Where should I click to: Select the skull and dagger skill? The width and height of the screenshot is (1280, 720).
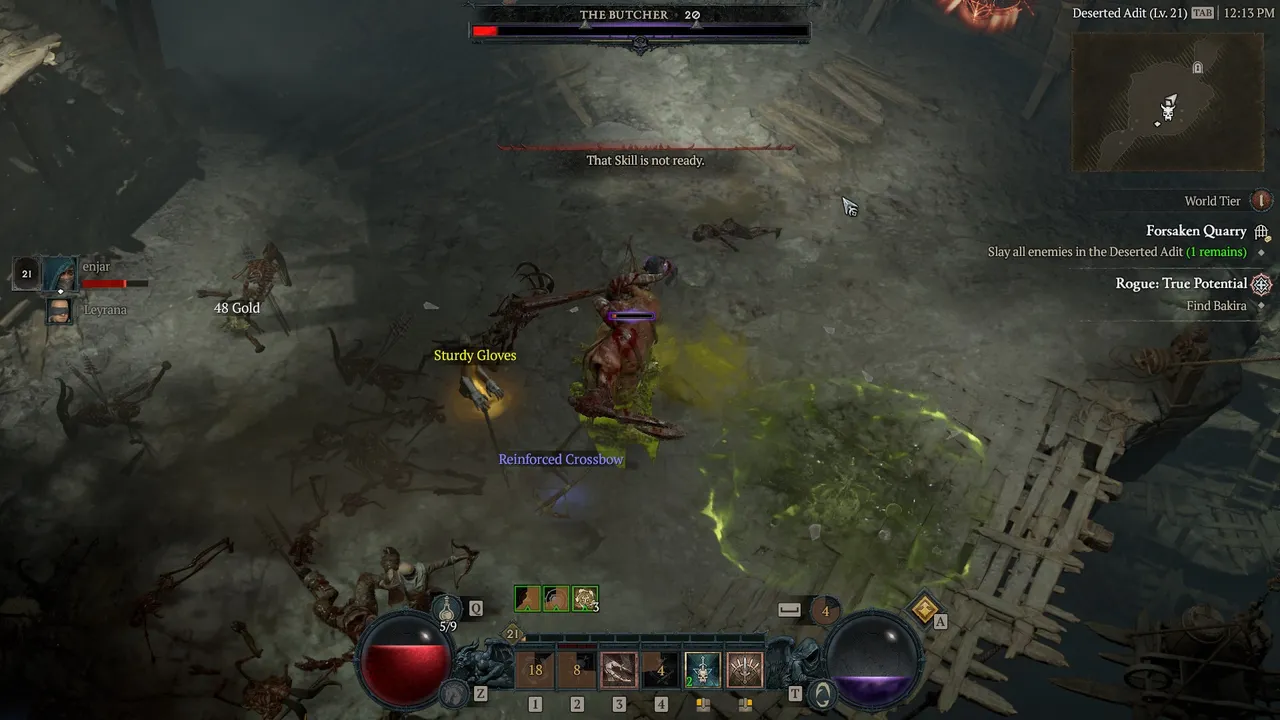[x=702, y=670]
